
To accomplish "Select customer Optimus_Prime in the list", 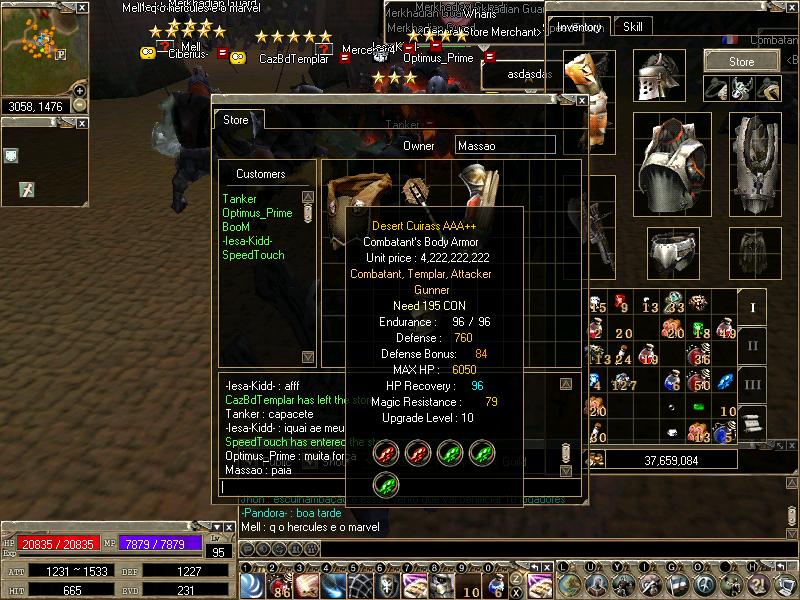I will click(257, 213).
